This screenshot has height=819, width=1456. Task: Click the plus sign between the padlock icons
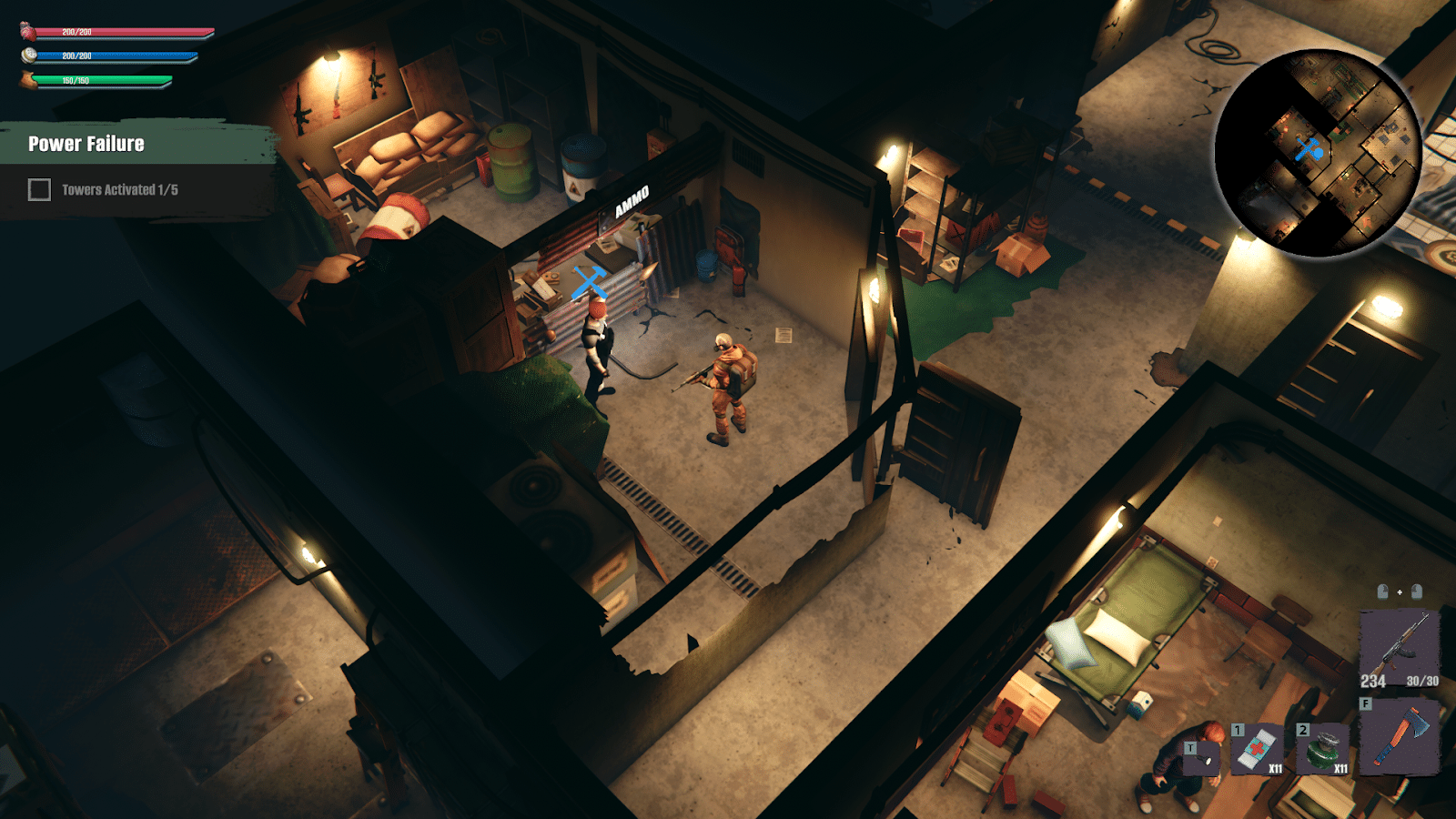pyautogui.click(x=1400, y=591)
